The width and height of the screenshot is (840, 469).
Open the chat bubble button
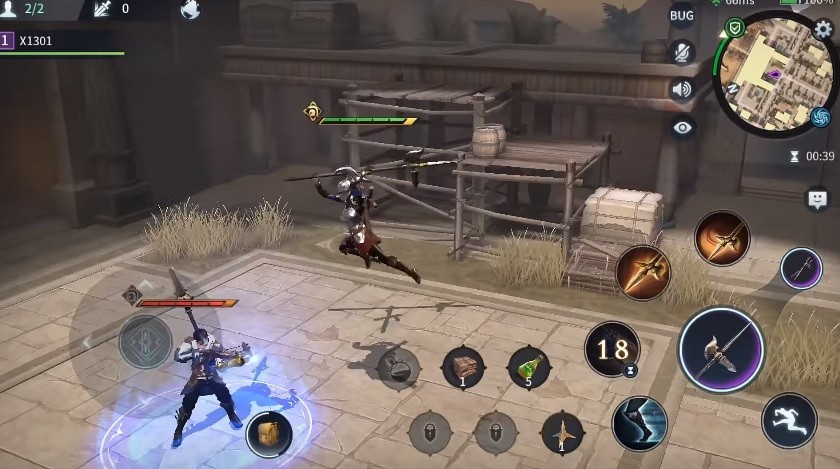[818, 198]
